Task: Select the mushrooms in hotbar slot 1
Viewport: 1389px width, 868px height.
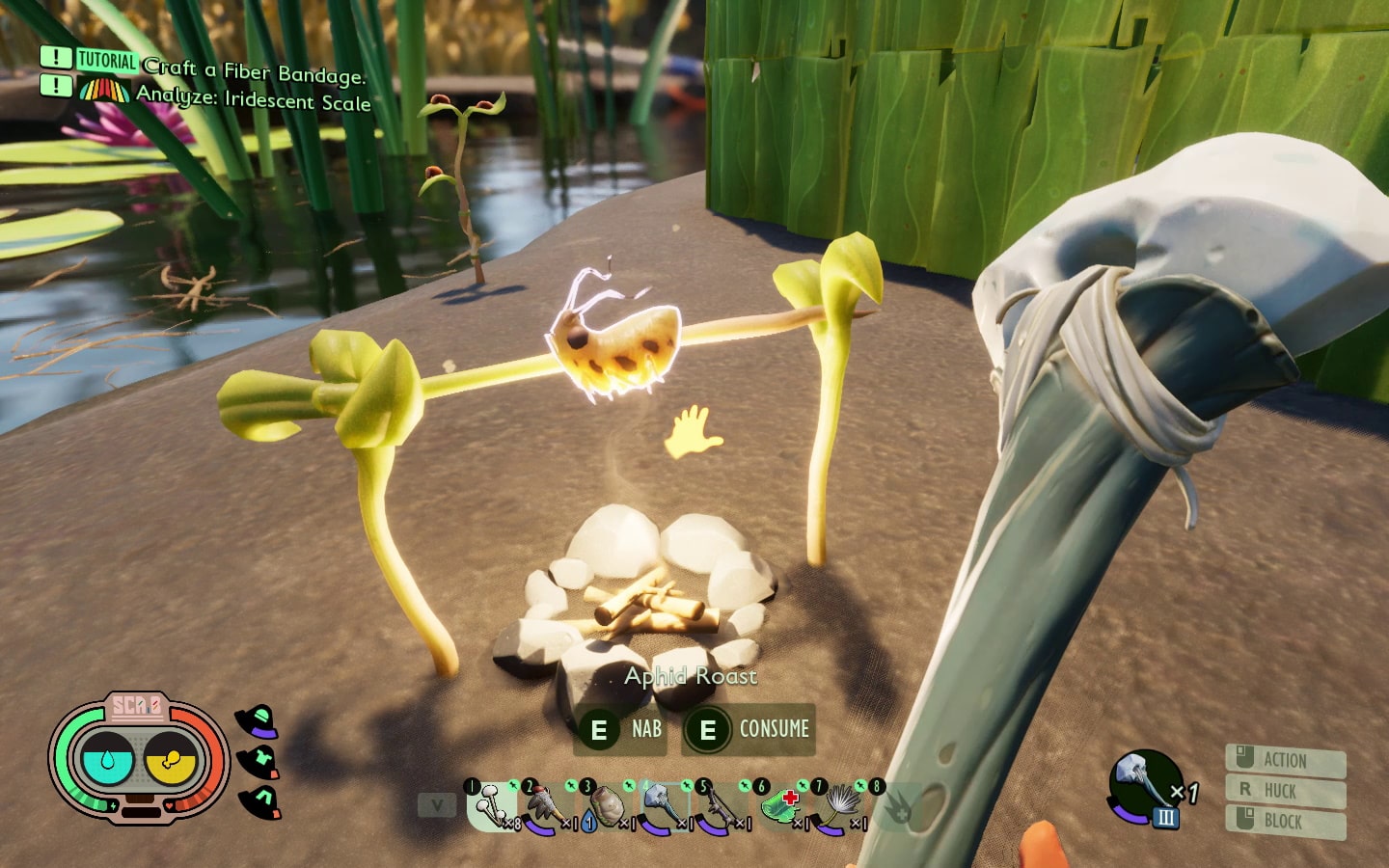Action: pos(489,807)
